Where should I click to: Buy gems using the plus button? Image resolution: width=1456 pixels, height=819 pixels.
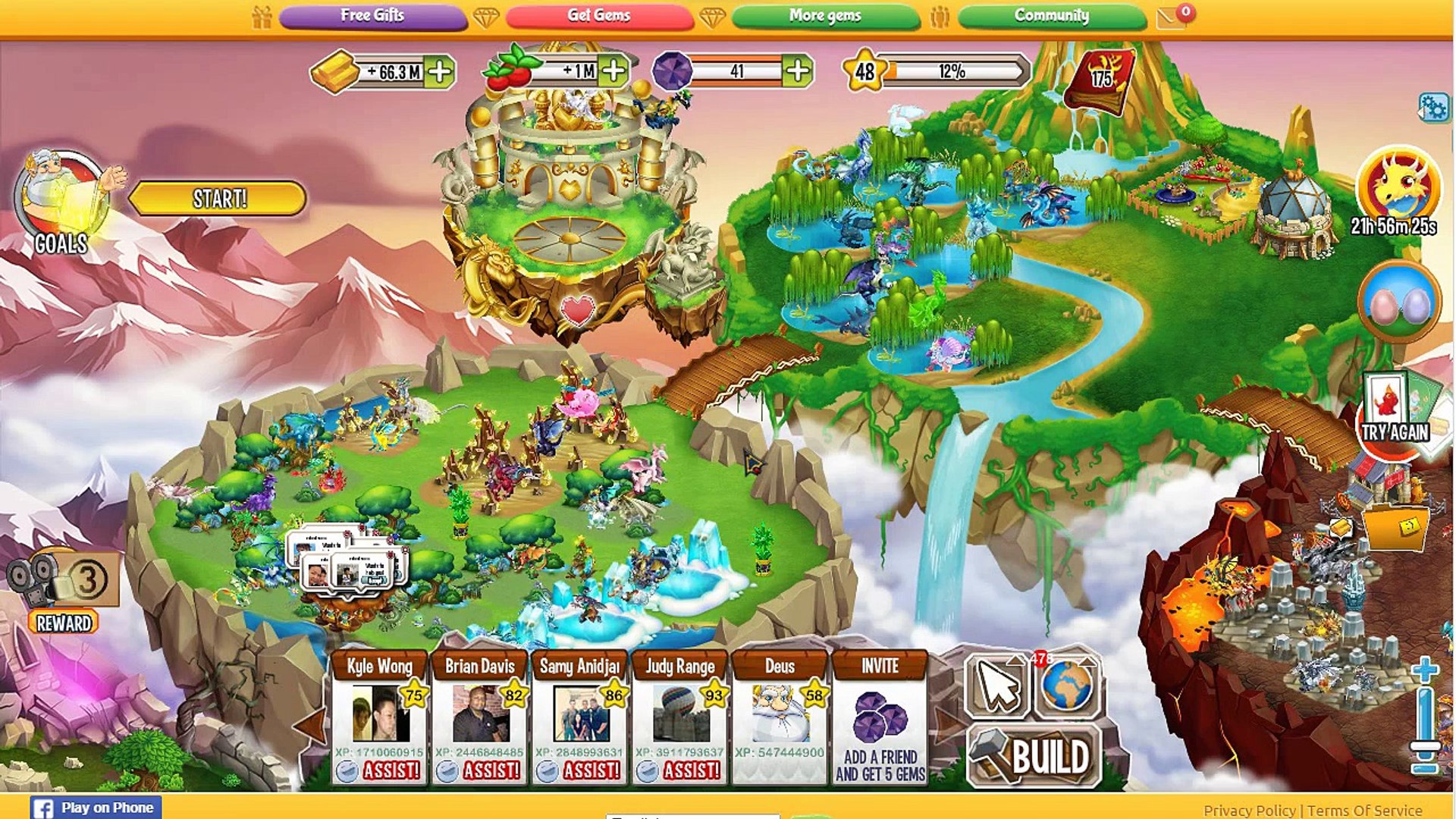(x=797, y=71)
